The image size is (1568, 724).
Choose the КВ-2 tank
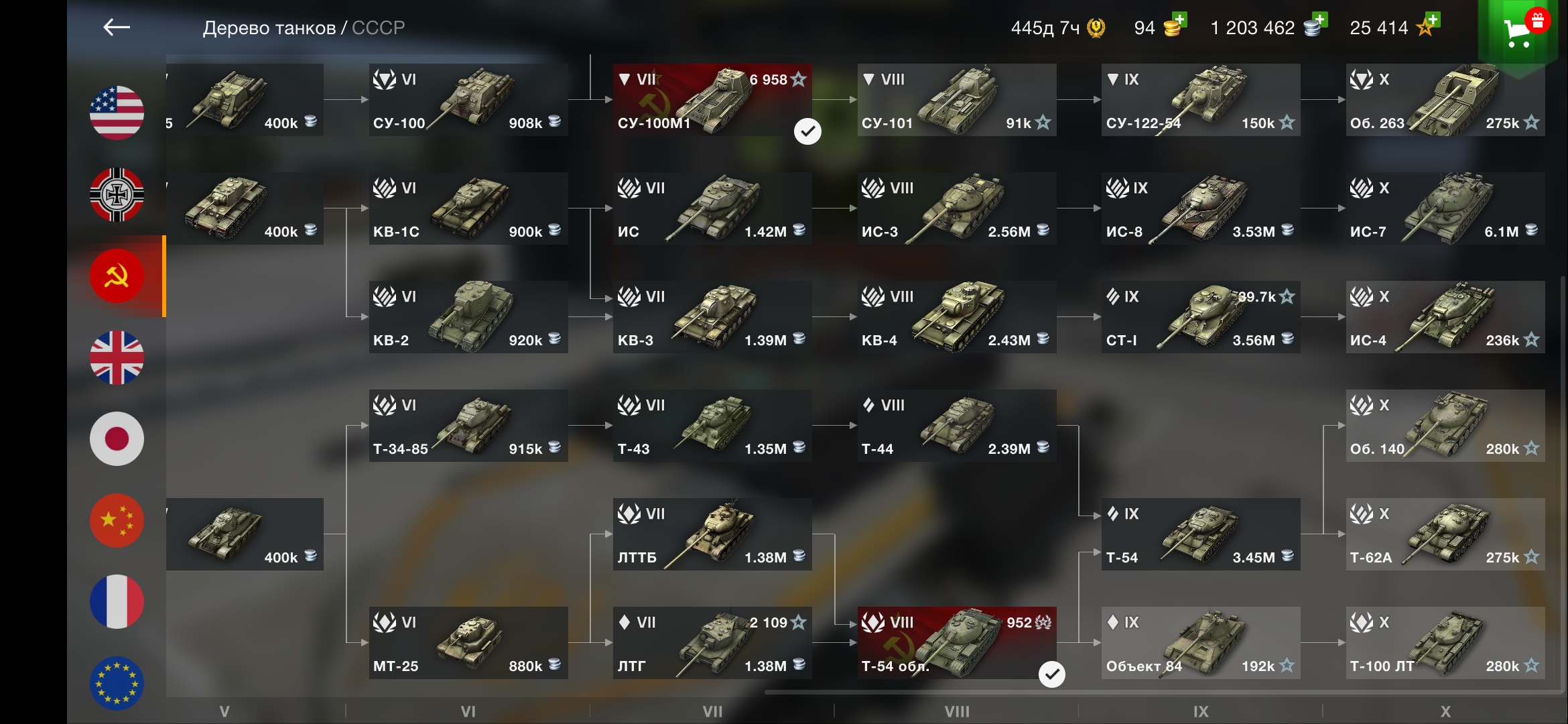[x=468, y=317]
